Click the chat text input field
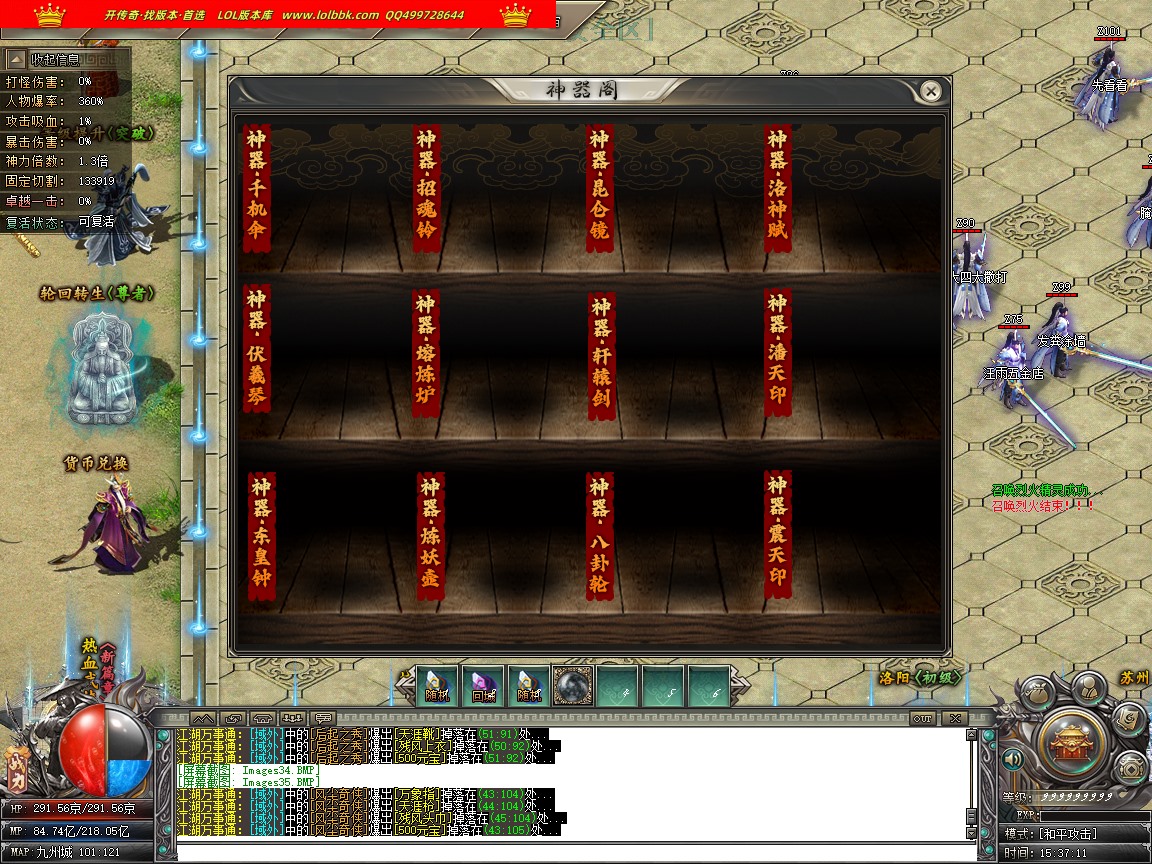This screenshot has height=864, width=1152. (x=570, y=852)
